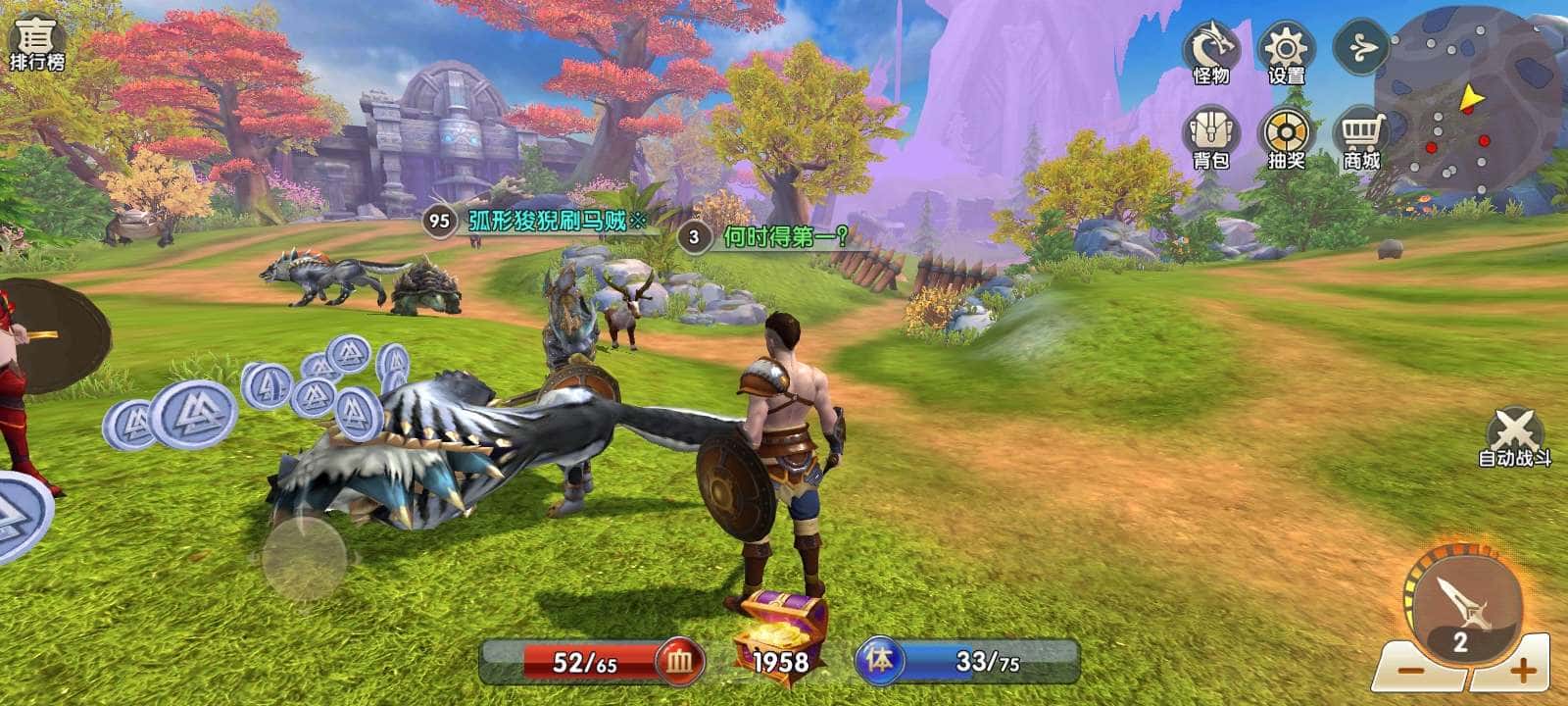Image resolution: width=1568 pixels, height=706 pixels.
Task: Open the 抽奖 lottery wheel
Action: pos(1287,136)
